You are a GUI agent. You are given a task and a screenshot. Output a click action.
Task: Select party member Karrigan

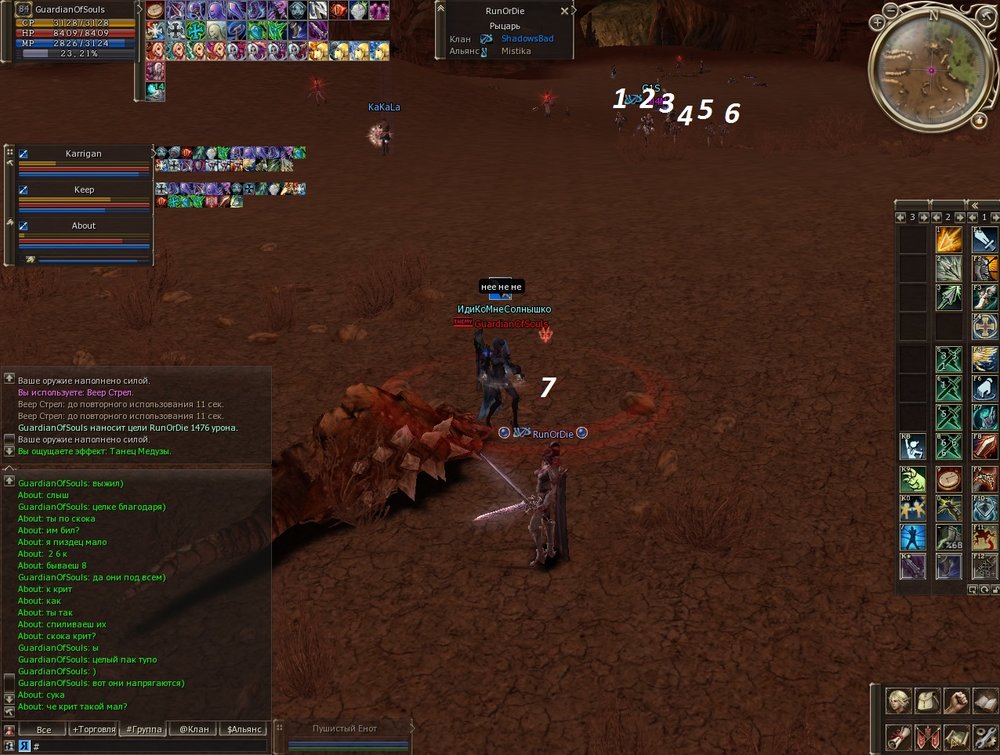[83, 154]
